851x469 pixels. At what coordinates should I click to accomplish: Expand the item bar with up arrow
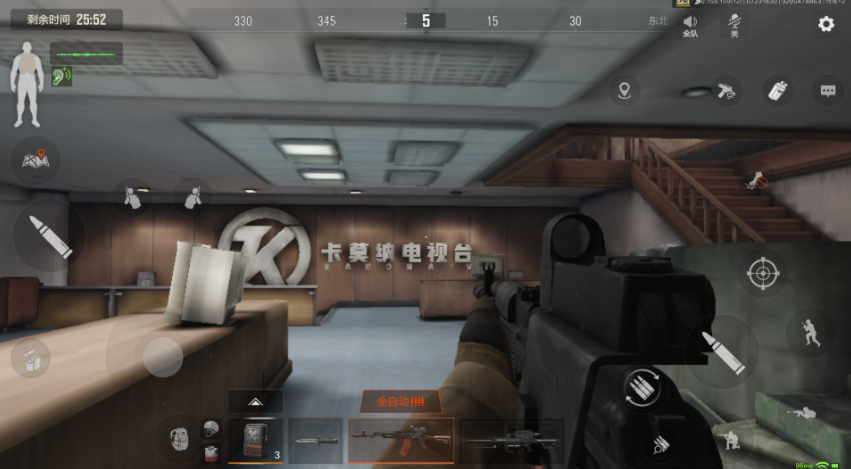click(255, 401)
